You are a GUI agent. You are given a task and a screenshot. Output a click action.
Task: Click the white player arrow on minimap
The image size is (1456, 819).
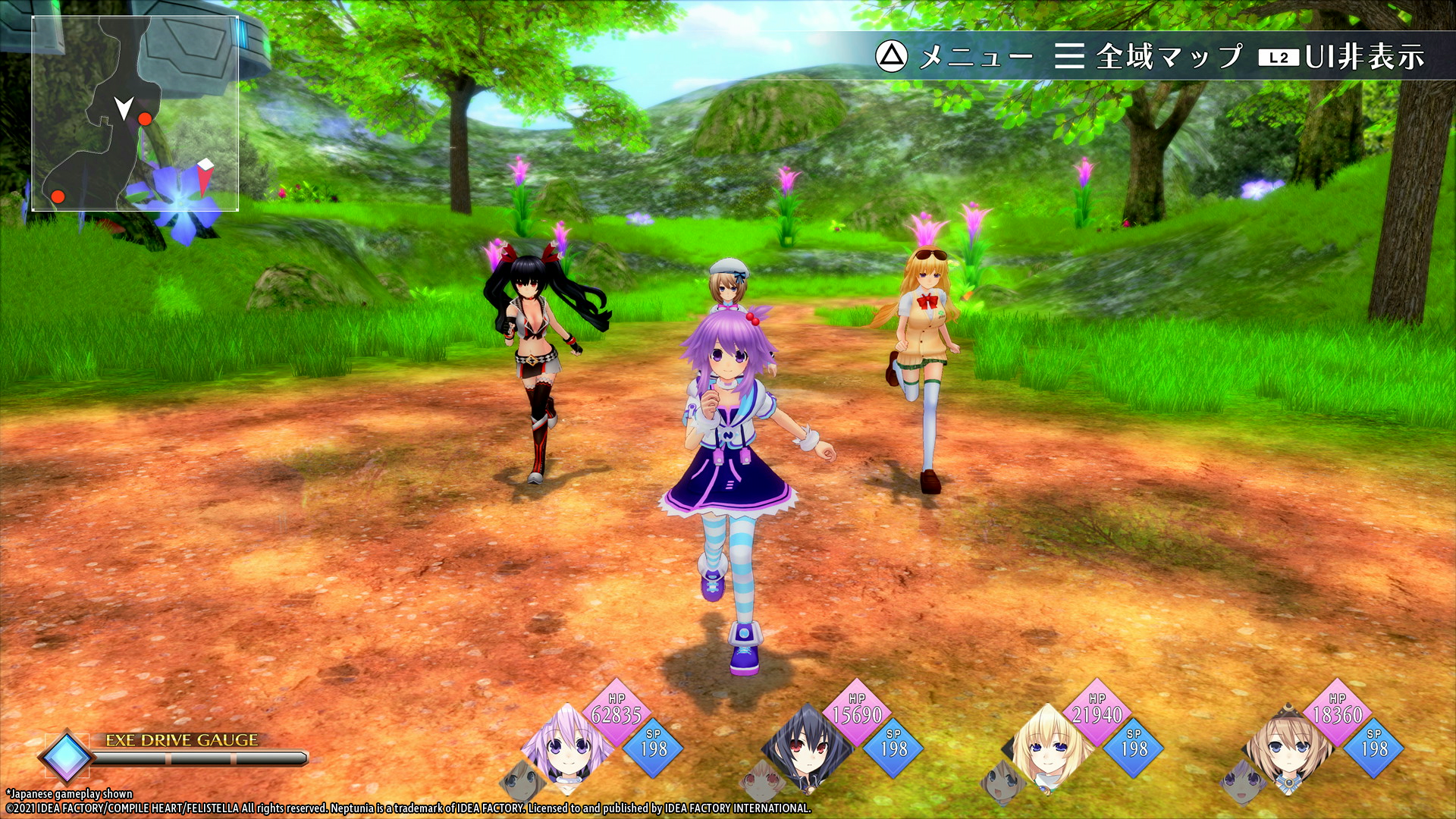(124, 108)
